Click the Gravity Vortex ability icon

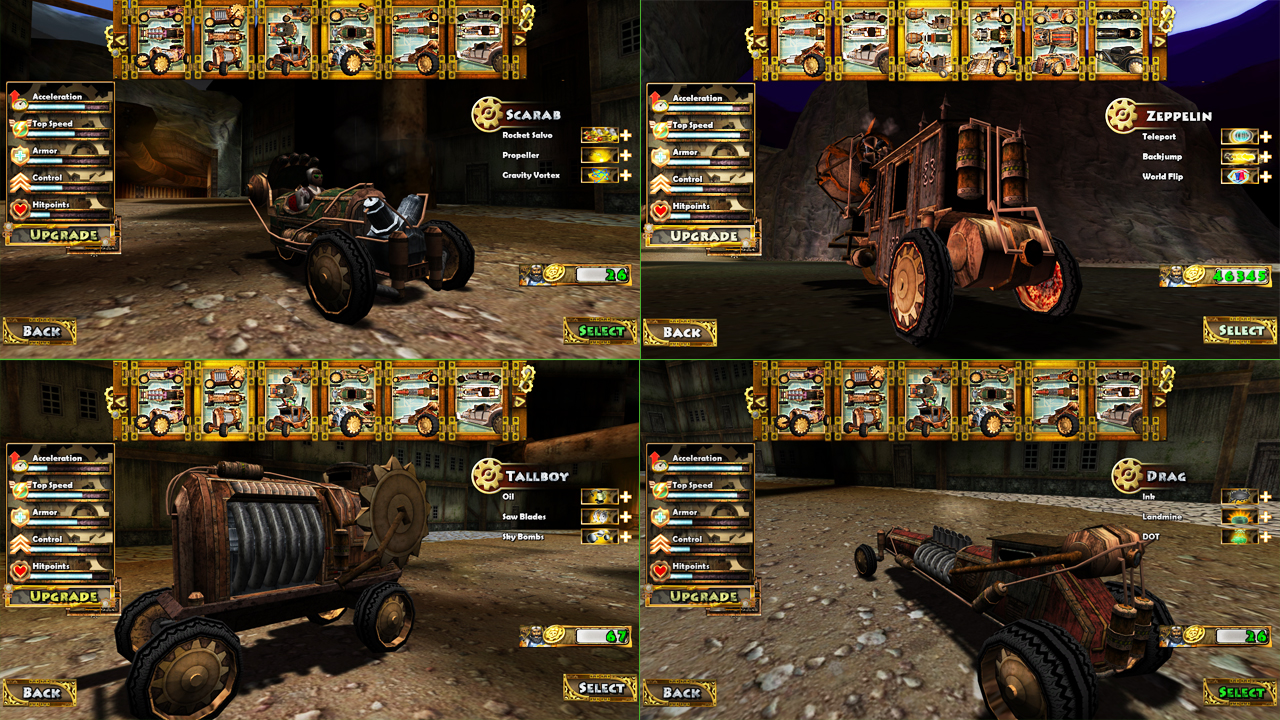tap(601, 175)
